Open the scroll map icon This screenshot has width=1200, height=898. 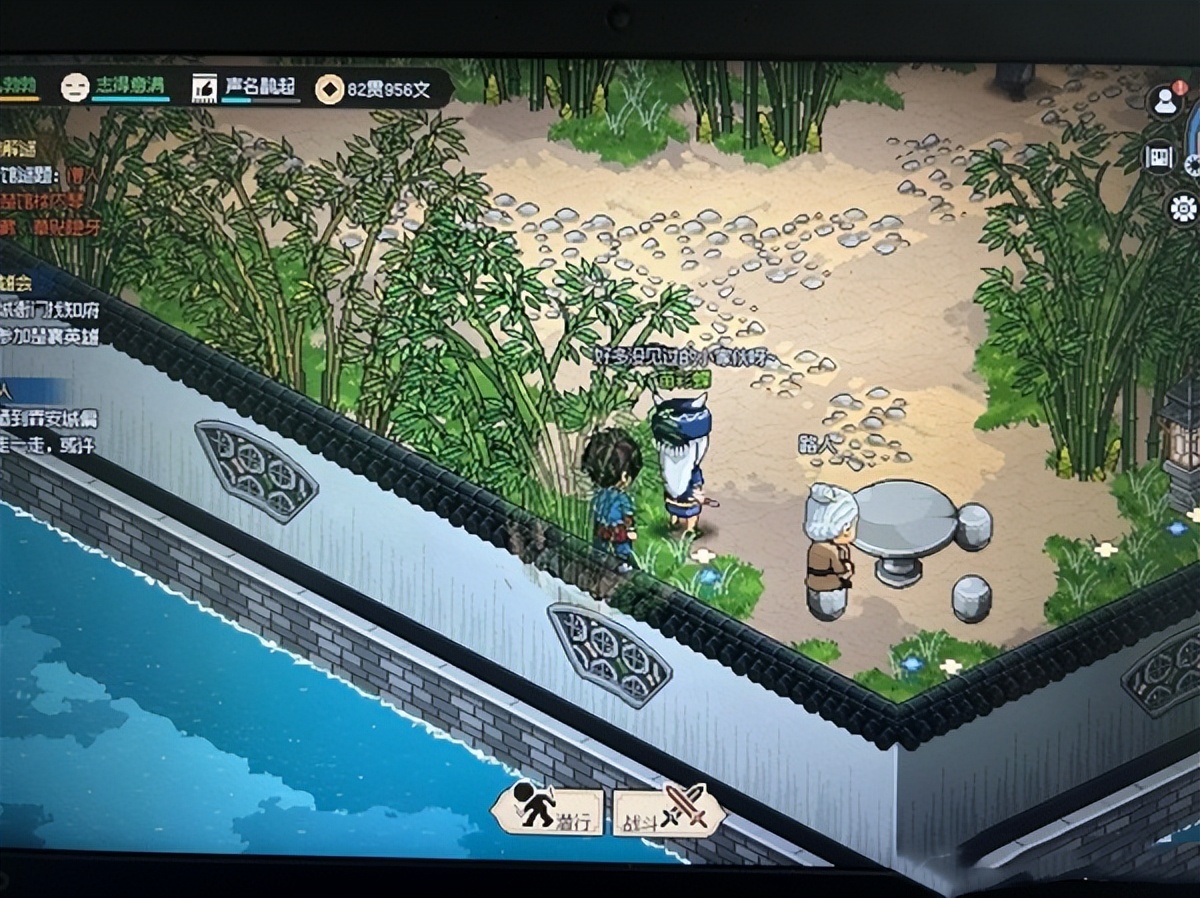pyautogui.click(x=1159, y=156)
